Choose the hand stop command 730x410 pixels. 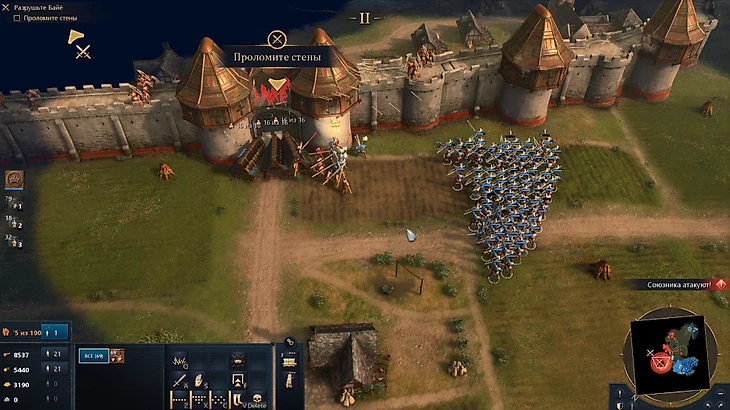(200, 380)
